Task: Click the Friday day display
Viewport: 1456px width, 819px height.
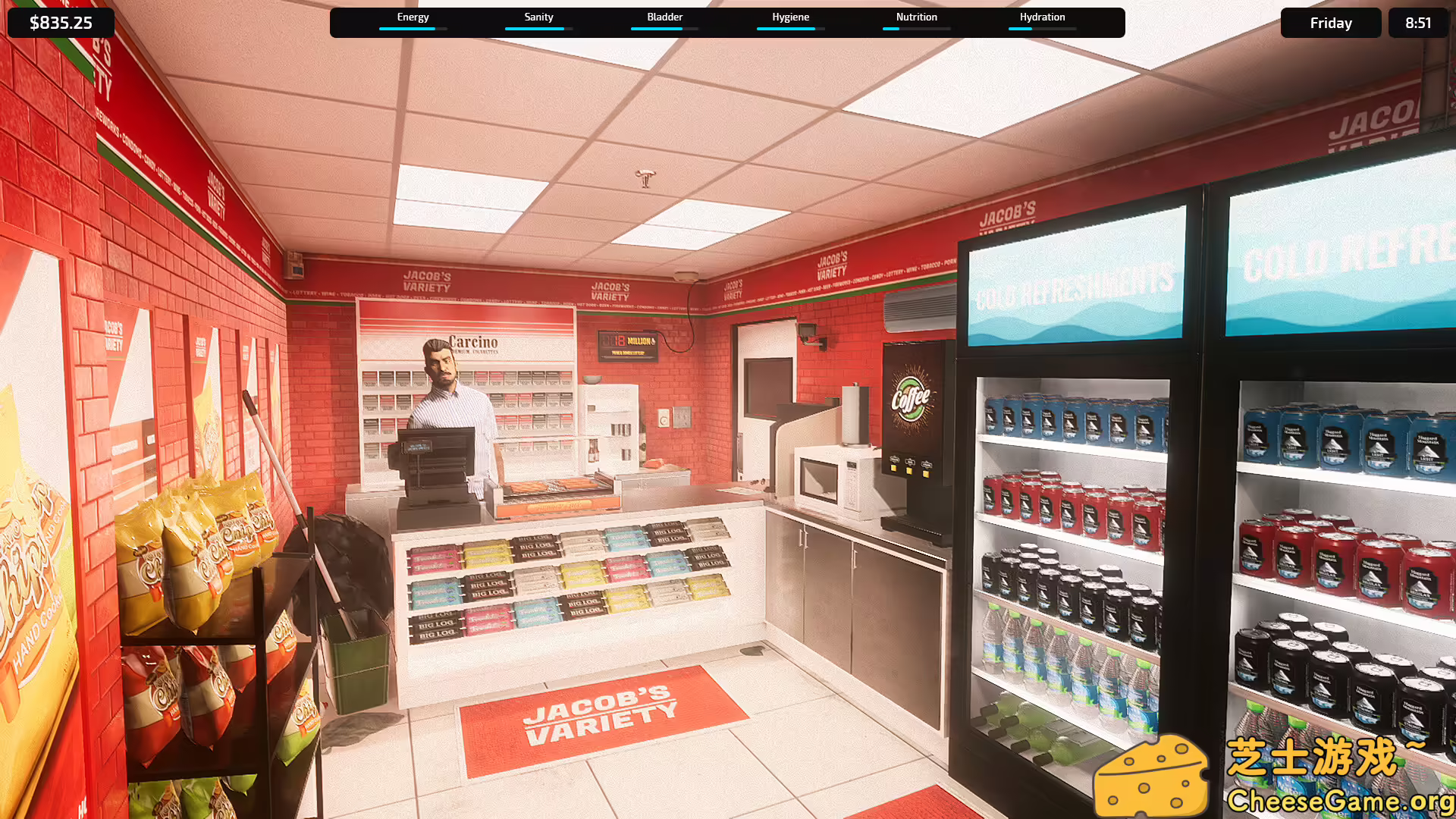Action: click(1330, 22)
